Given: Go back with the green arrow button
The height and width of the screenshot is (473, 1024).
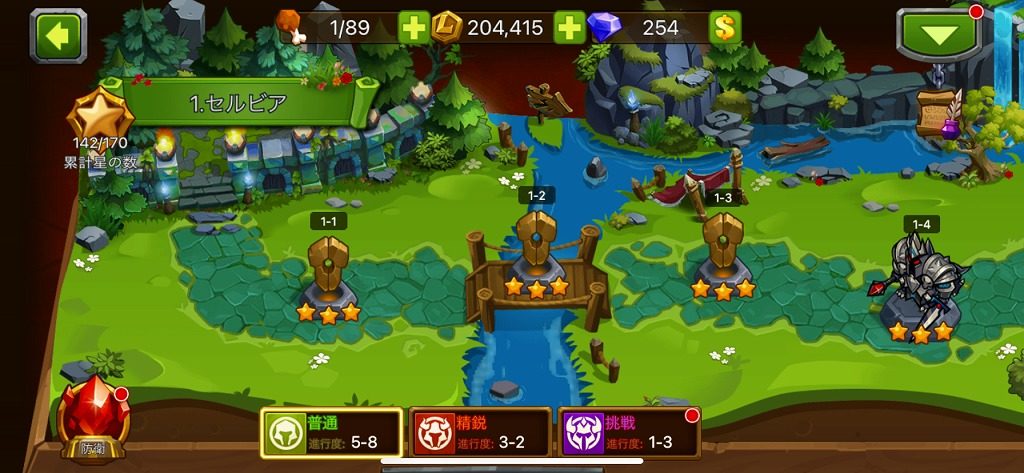Looking at the screenshot, I should click(x=59, y=35).
